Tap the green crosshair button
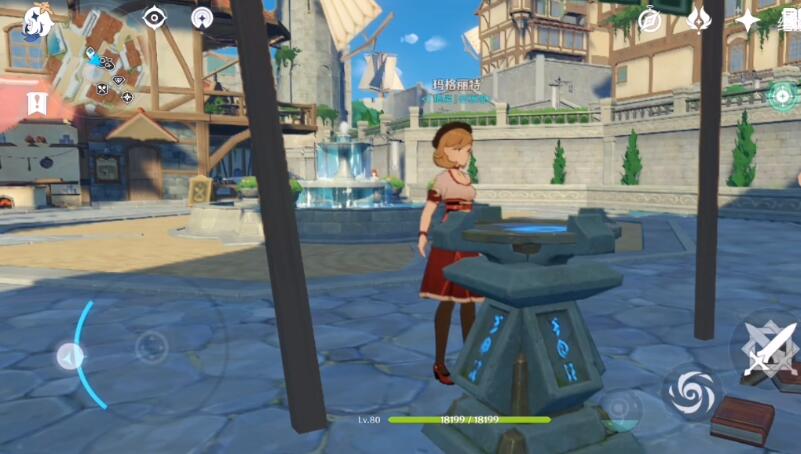Screen dimensions: 801x454 click(782, 96)
